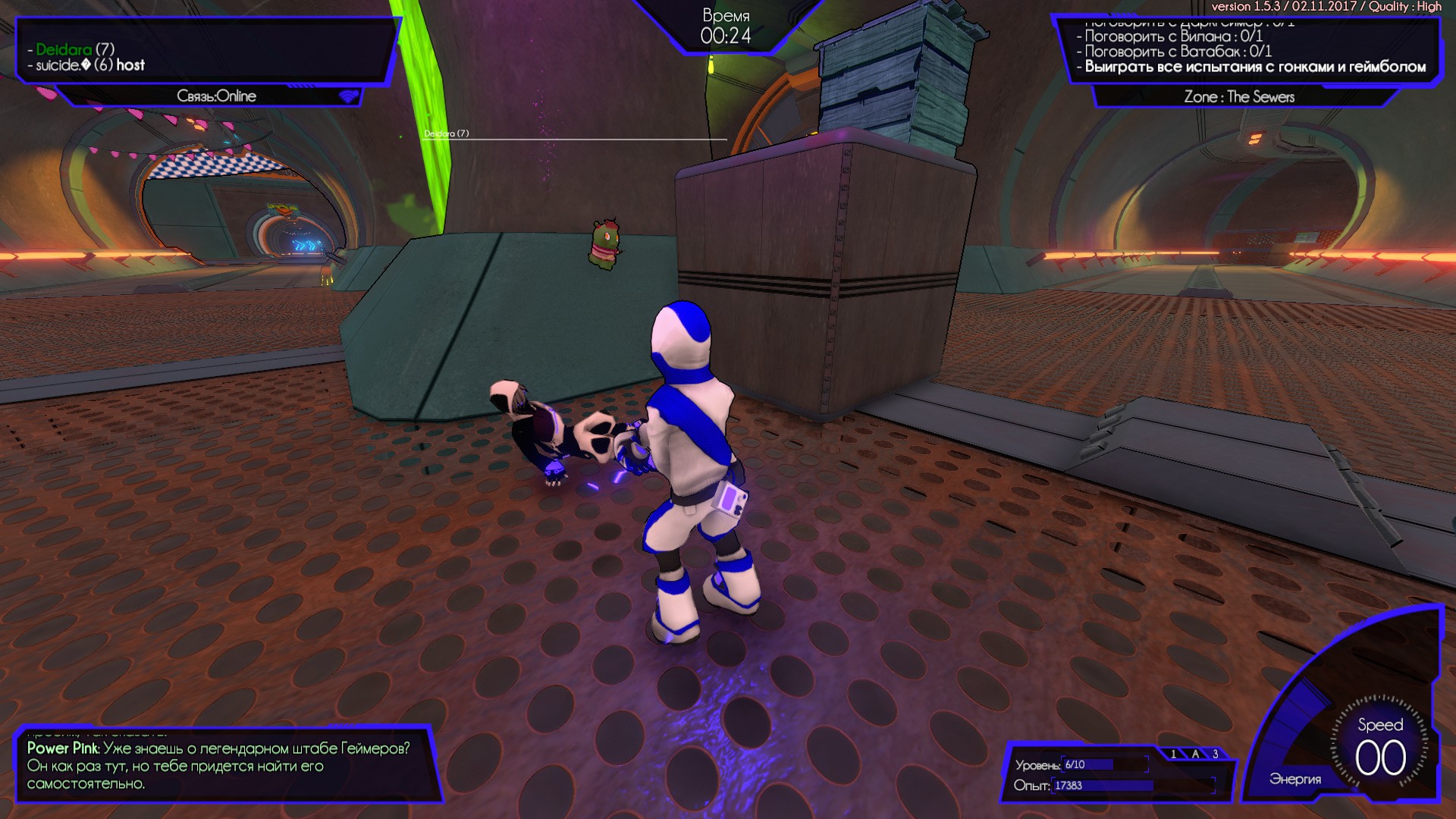Open the Quality : High setting in version bar
Image resolution: width=1456 pixels, height=819 pixels.
[x=1407, y=8]
